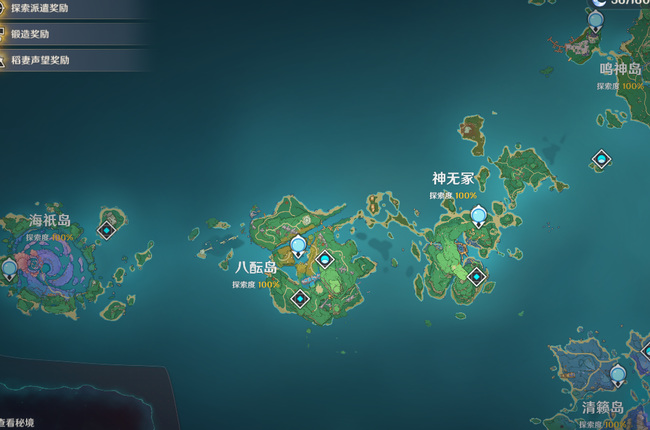Select the domain marker below 鸣神岛
The height and width of the screenshot is (430, 650).
(x=601, y=158)
